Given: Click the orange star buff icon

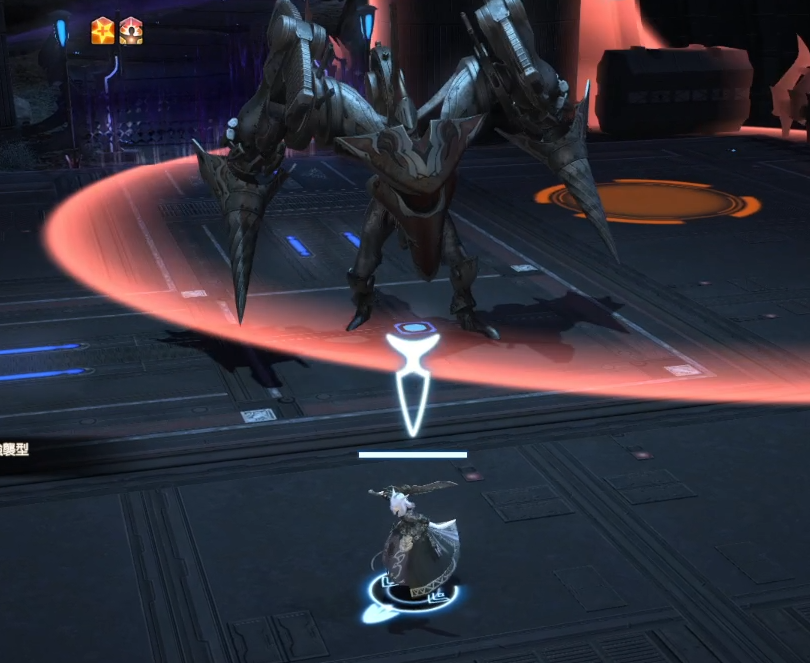Looking at the screenshot, I should coord(103,31).
